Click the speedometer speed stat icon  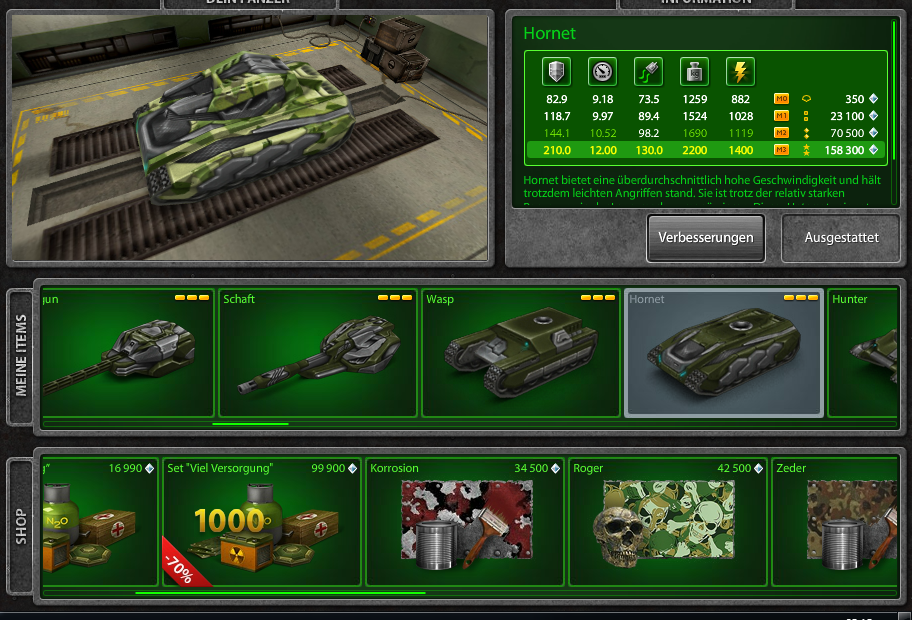click(602, 72)
